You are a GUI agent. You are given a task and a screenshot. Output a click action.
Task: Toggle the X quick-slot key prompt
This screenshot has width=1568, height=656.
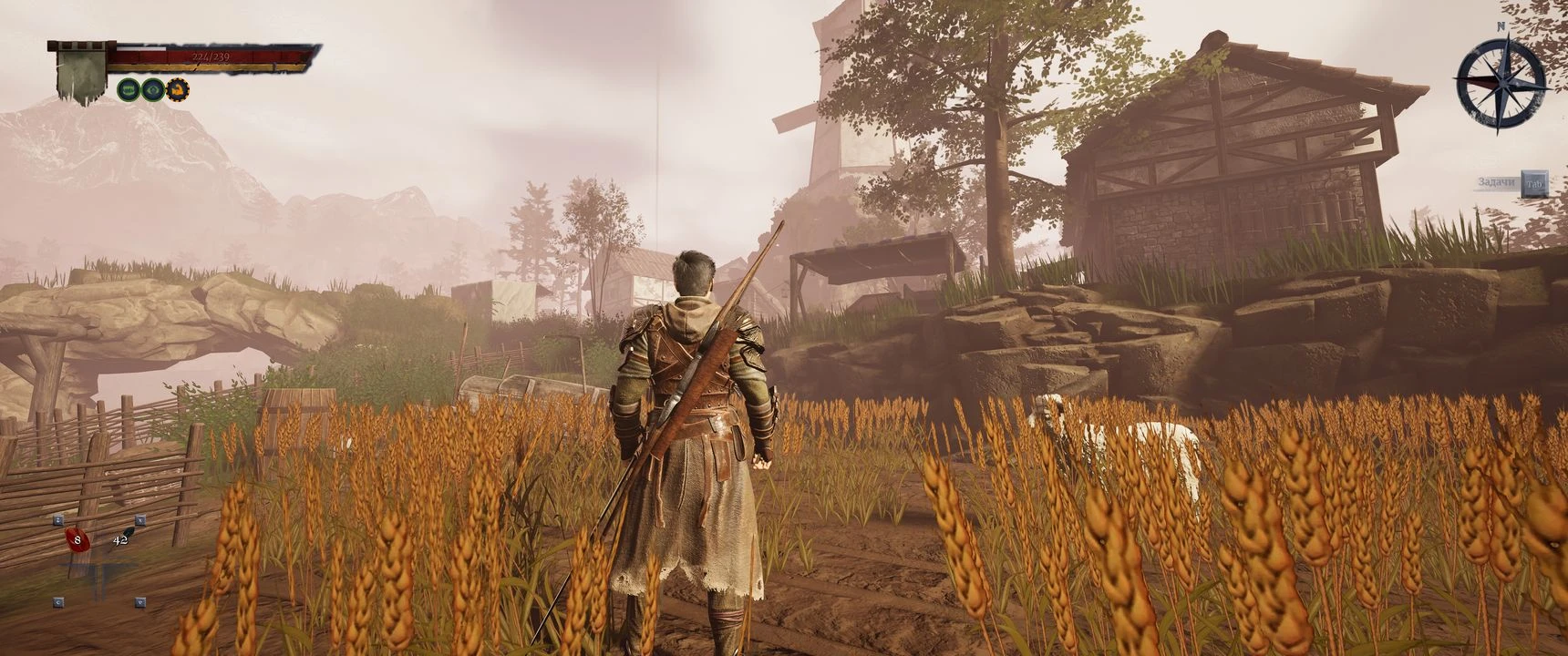[139, 520]
